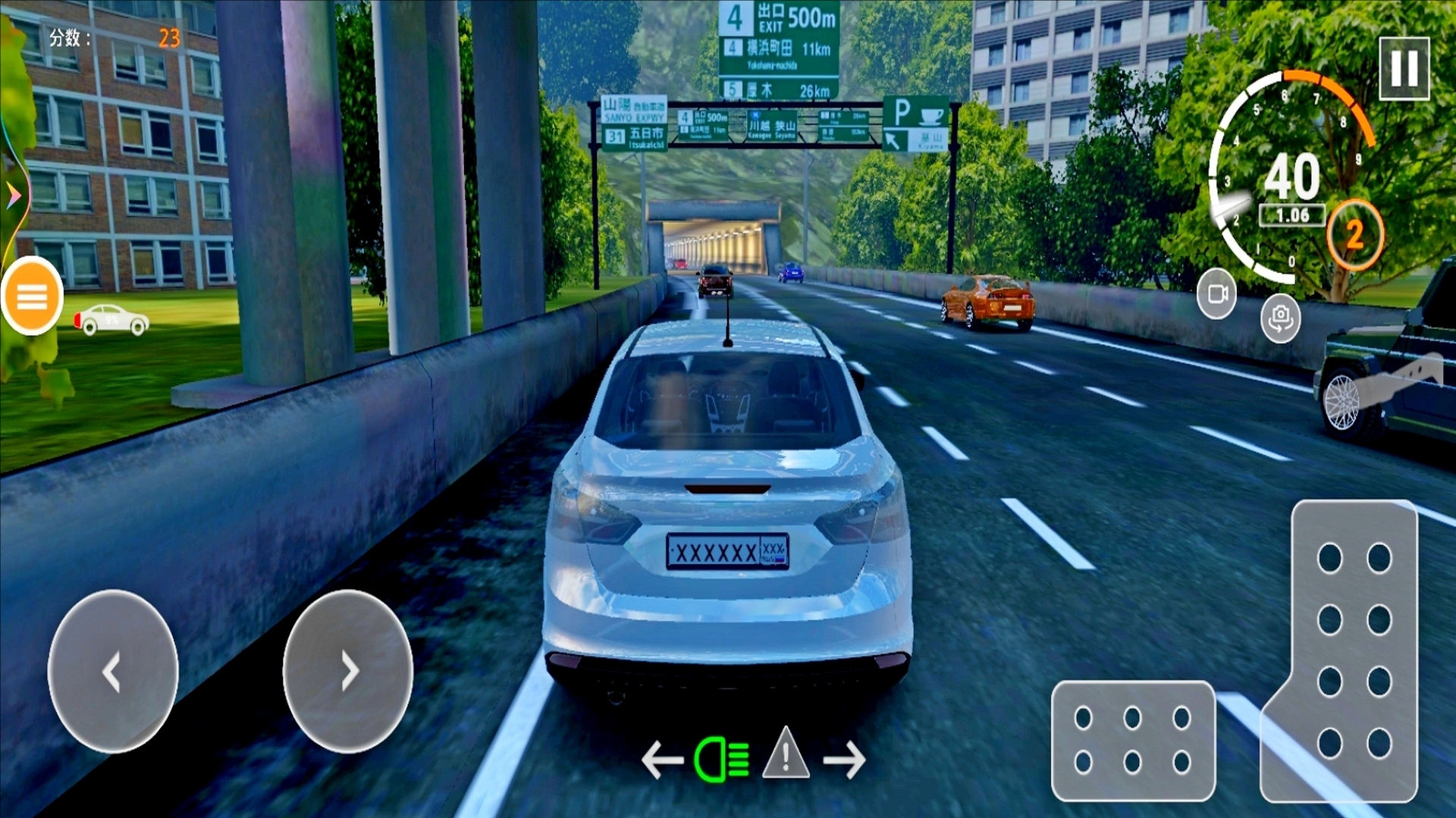
Task: Pause the game with the pause button
Action: [1404, 68]
